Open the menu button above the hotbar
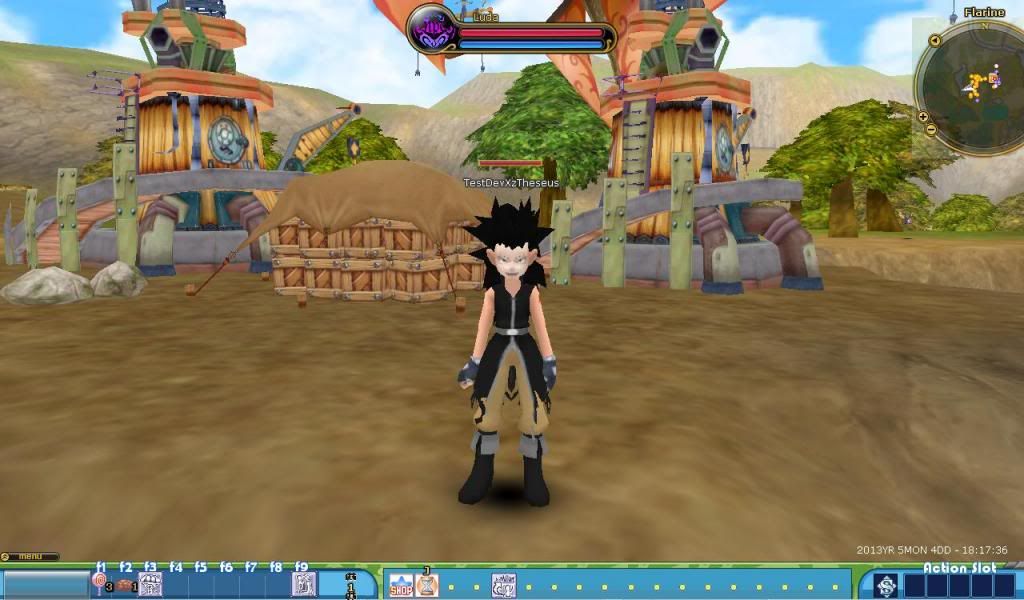 click(29, 556)
